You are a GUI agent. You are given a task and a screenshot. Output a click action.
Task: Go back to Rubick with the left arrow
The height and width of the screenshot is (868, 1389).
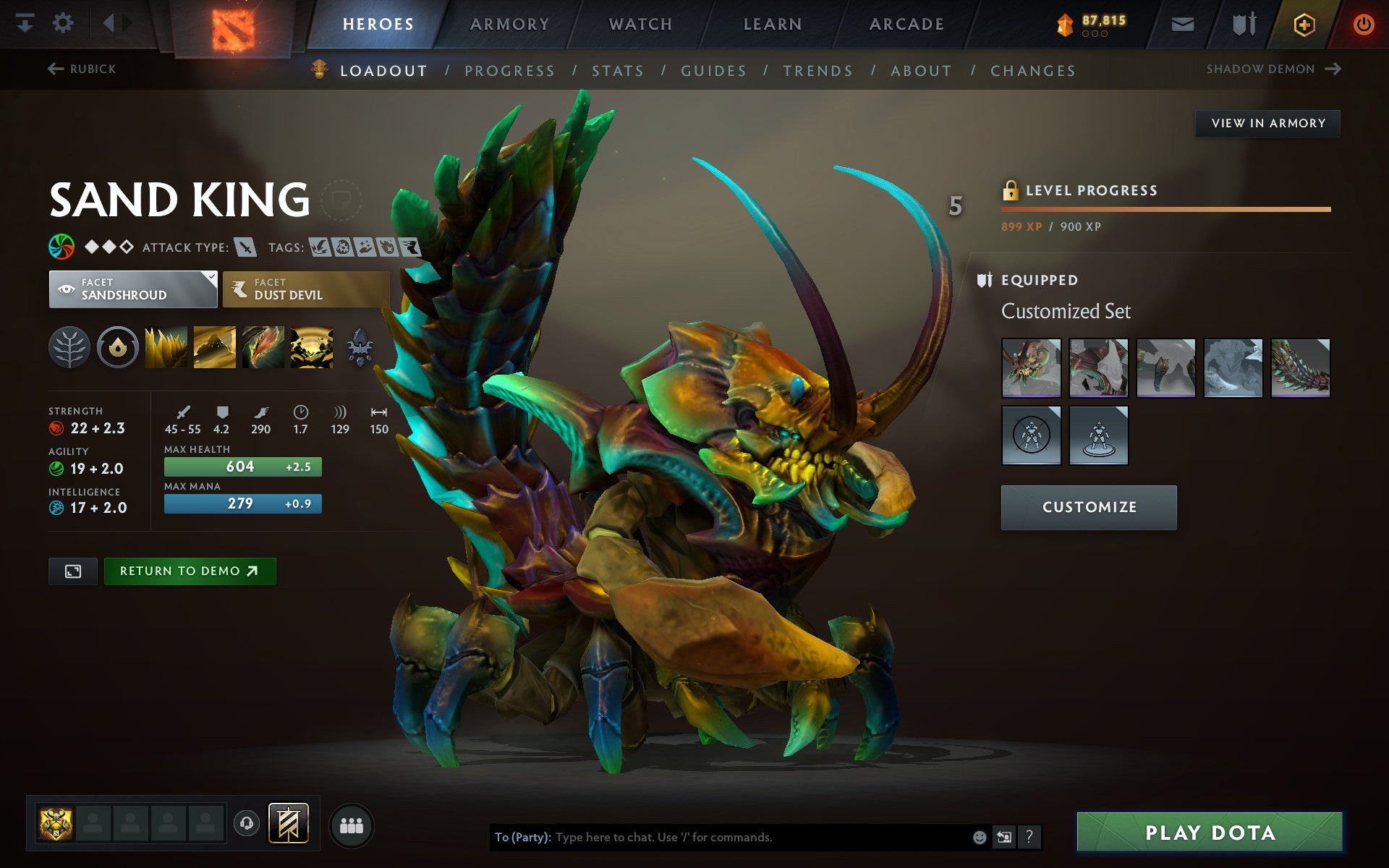[x=54, y=68]
